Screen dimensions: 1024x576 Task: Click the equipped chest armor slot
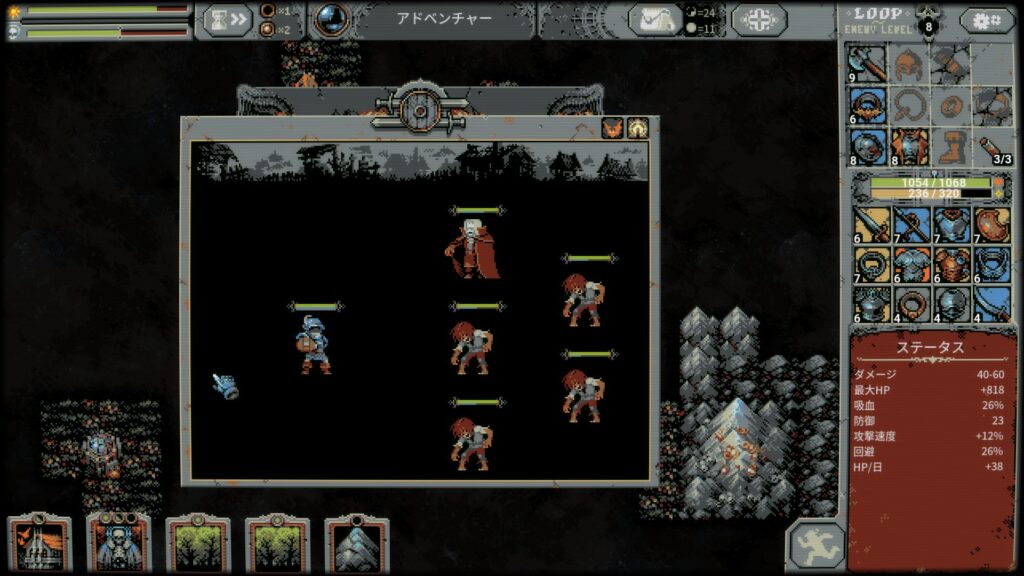point(909,146)
